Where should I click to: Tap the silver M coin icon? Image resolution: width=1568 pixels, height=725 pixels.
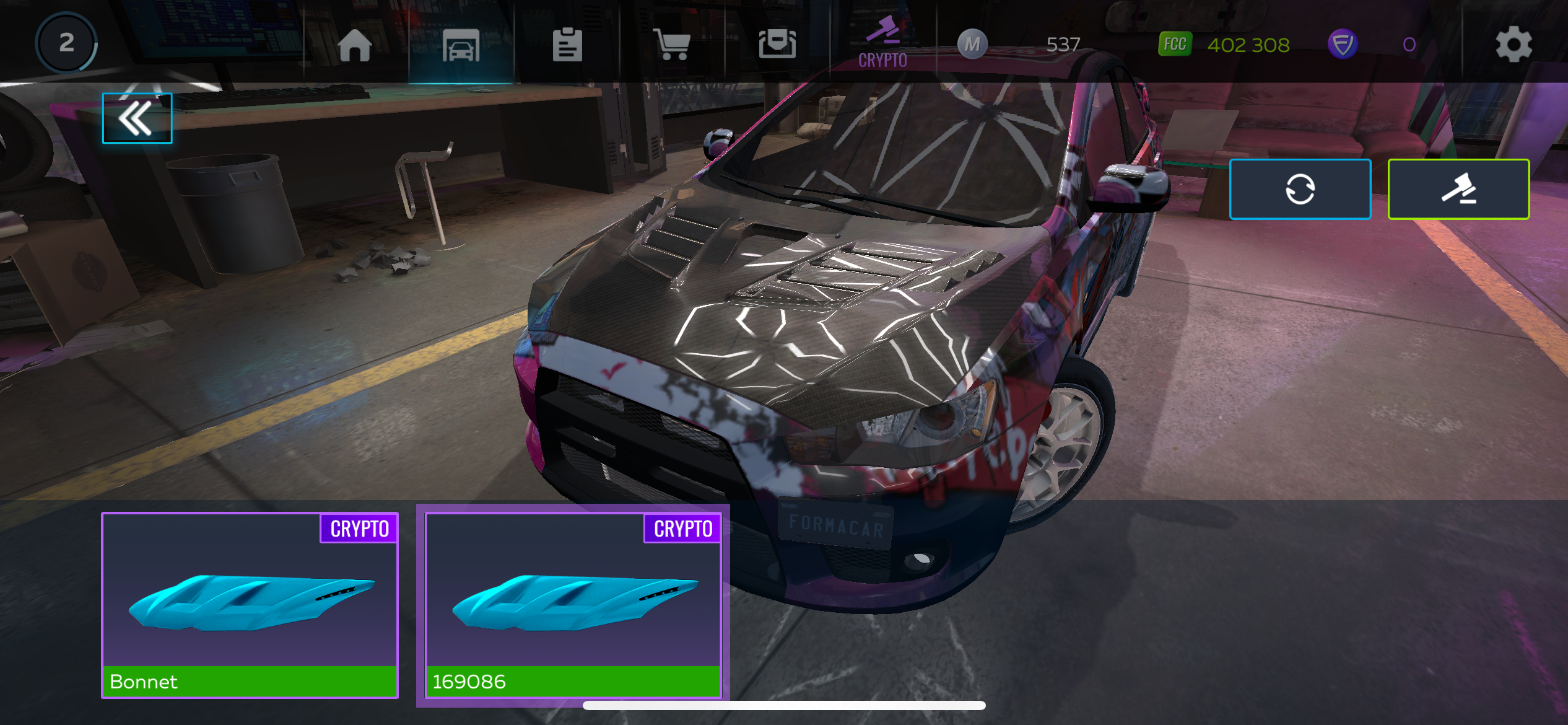pos(972,45)
